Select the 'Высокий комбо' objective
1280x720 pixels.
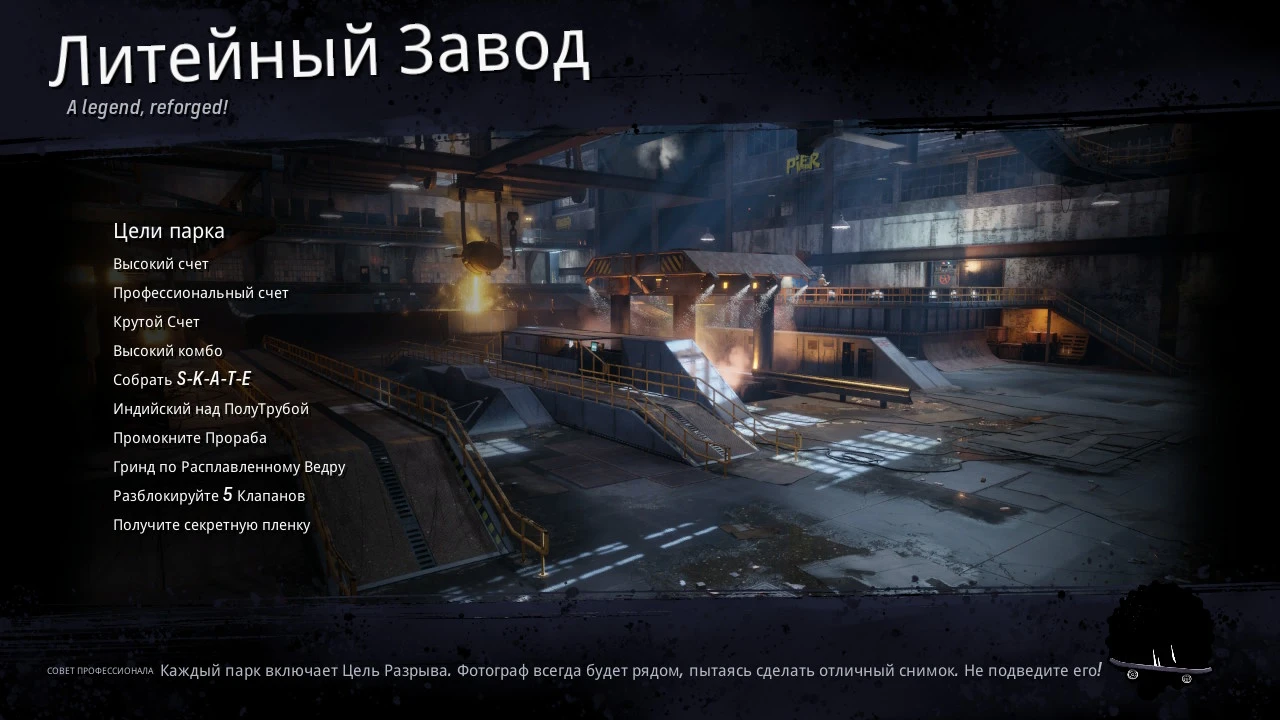(x=168, y=350)
